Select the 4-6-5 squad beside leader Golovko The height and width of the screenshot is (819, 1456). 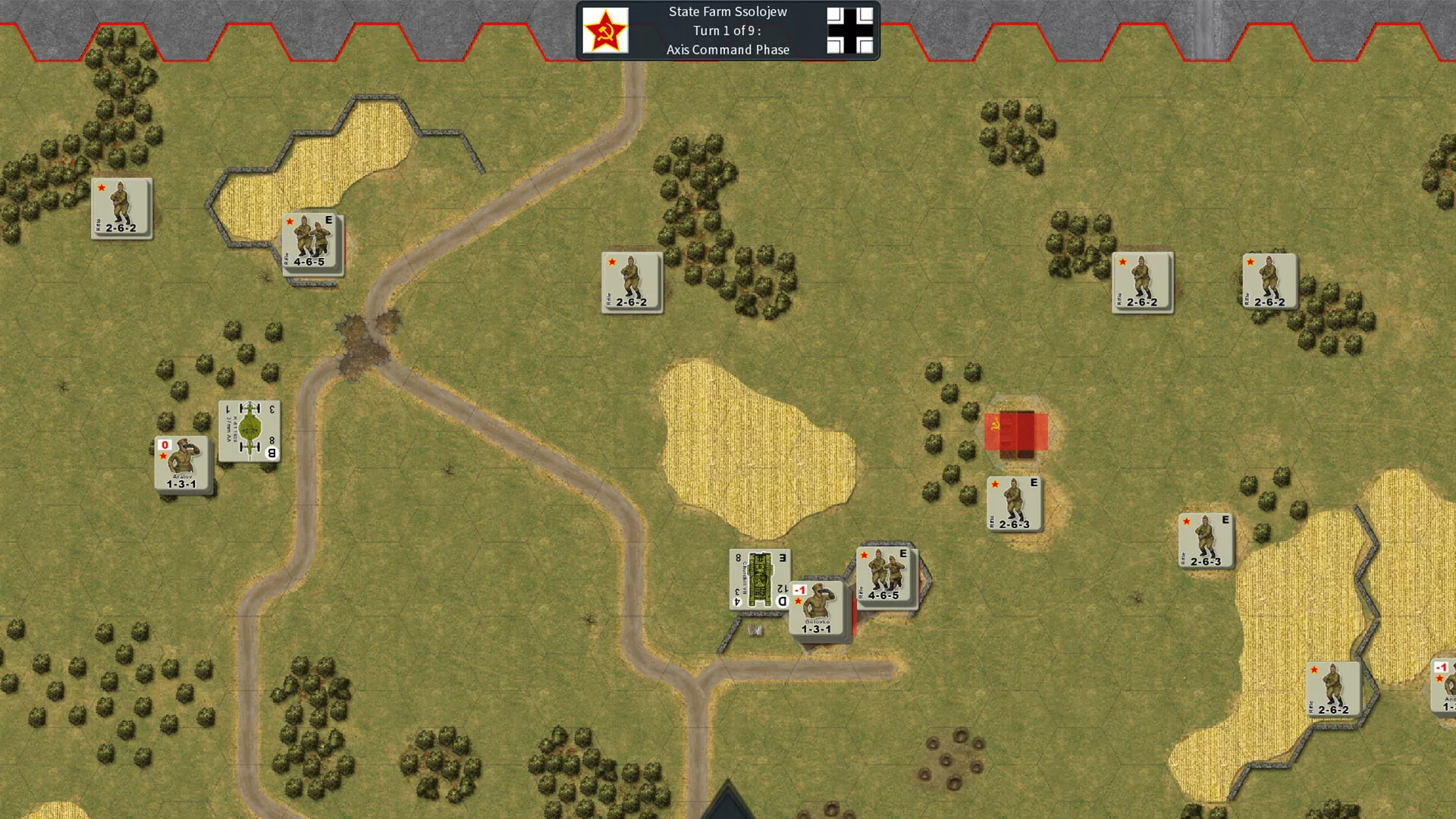point(886,576)
